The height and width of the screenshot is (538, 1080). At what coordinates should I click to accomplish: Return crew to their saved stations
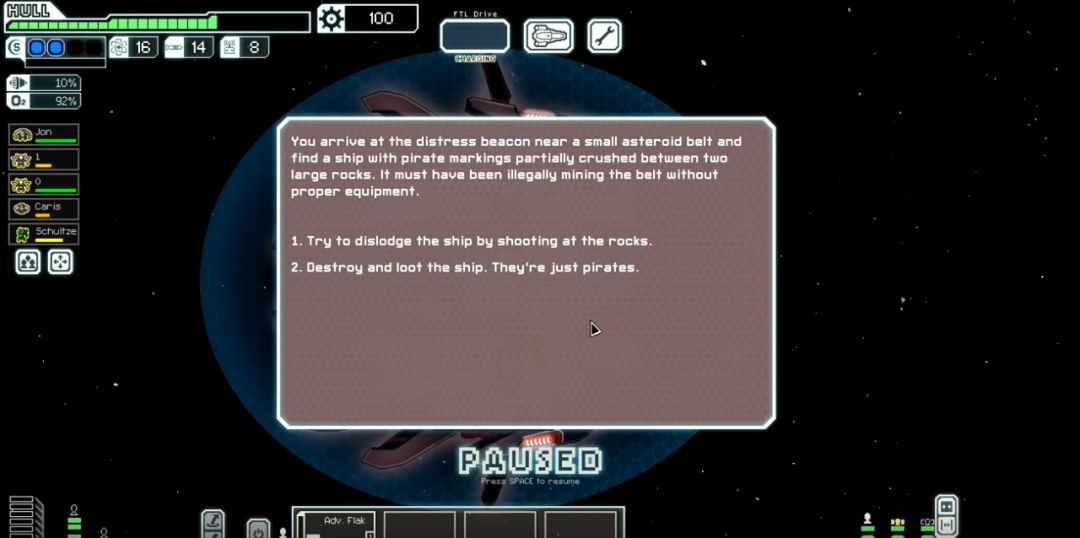coord(60,262)
